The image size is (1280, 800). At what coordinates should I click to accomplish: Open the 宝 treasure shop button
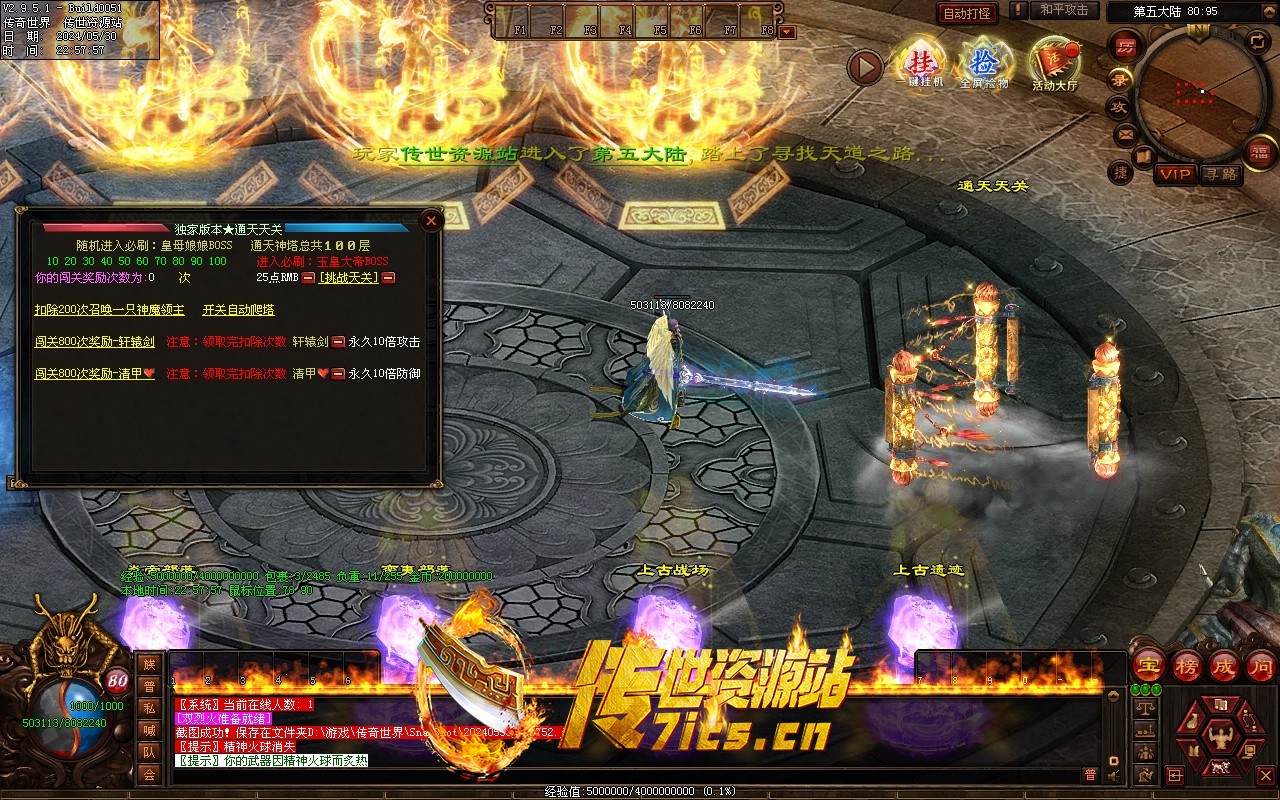[1149, 666]
